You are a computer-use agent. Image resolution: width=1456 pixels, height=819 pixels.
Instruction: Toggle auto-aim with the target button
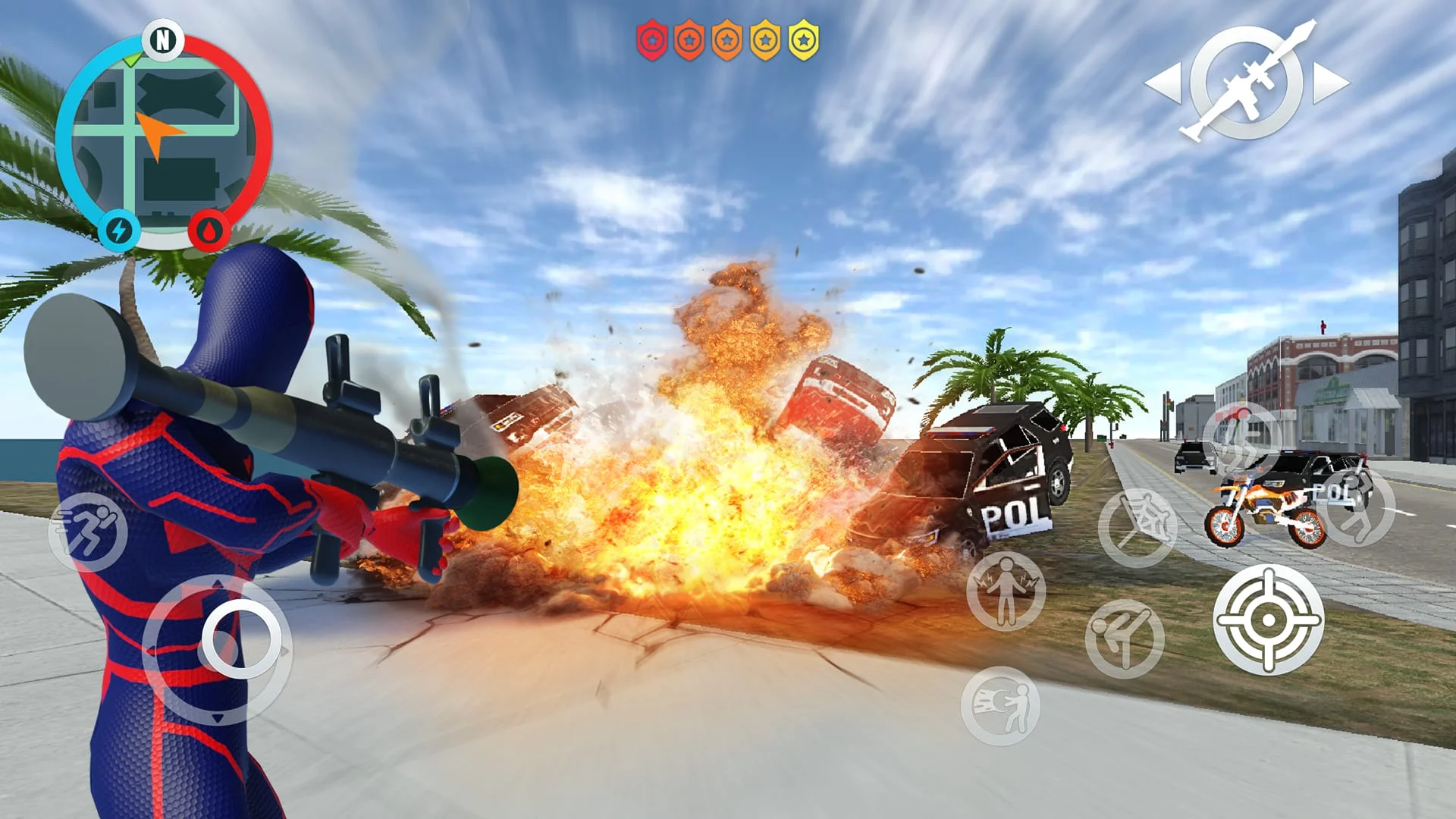(1267, 620)
